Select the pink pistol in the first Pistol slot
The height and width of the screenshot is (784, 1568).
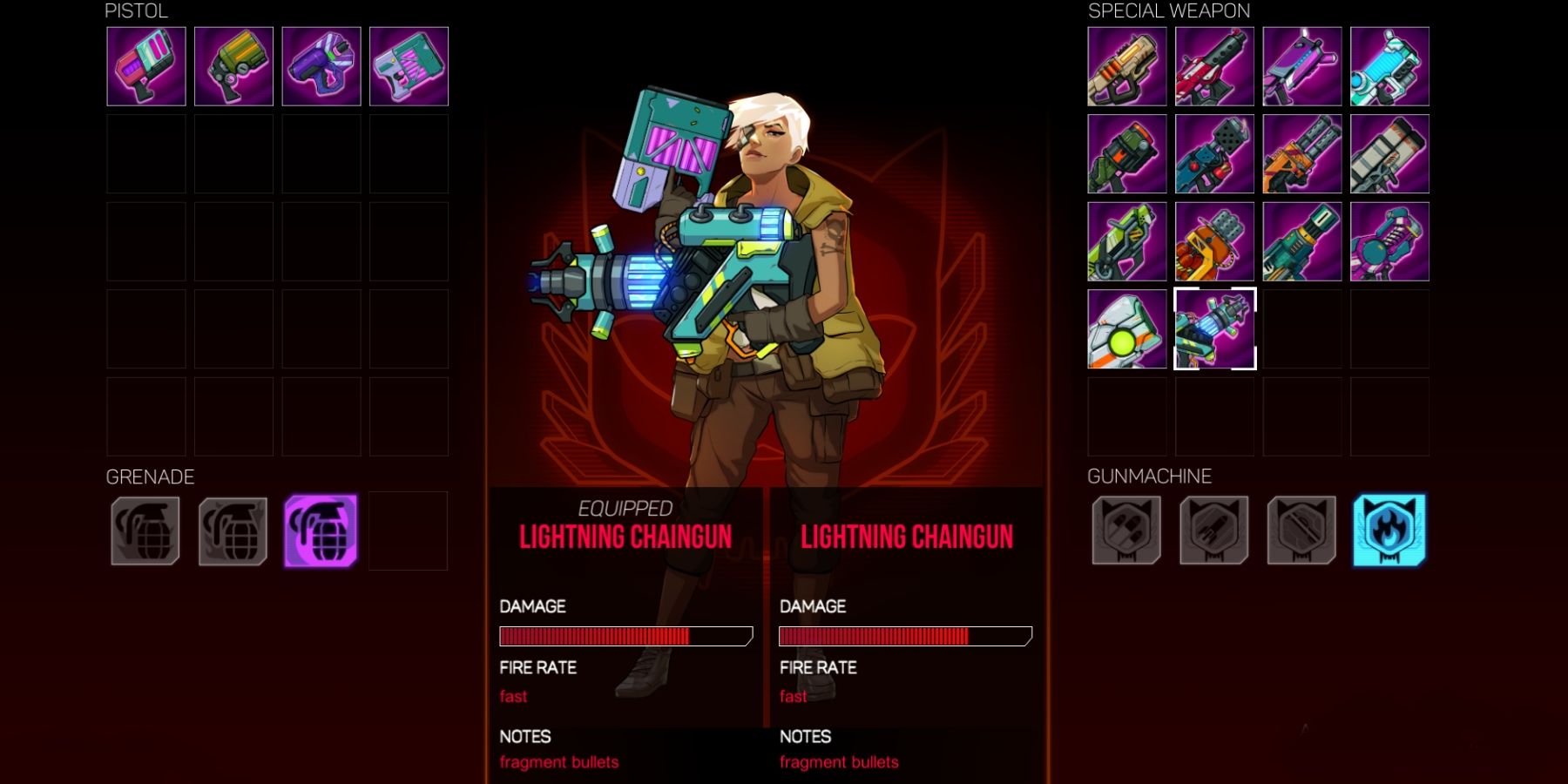[x=145, y=65]
